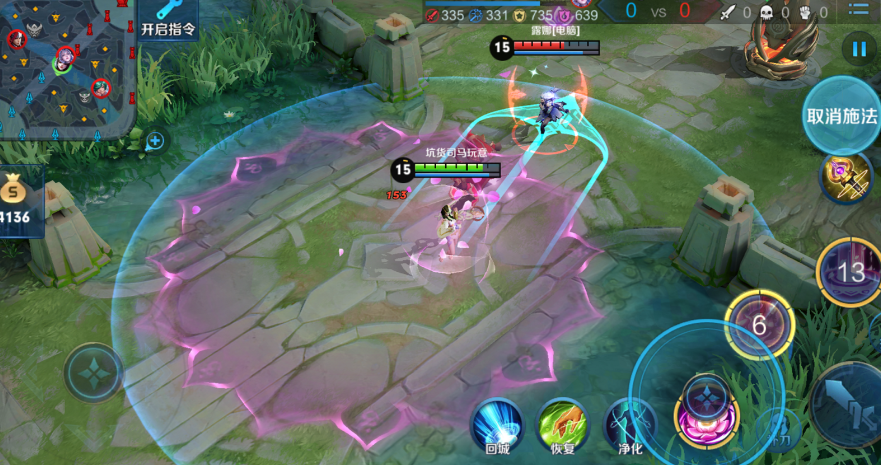Open the 开启指令 command panel

167,20
